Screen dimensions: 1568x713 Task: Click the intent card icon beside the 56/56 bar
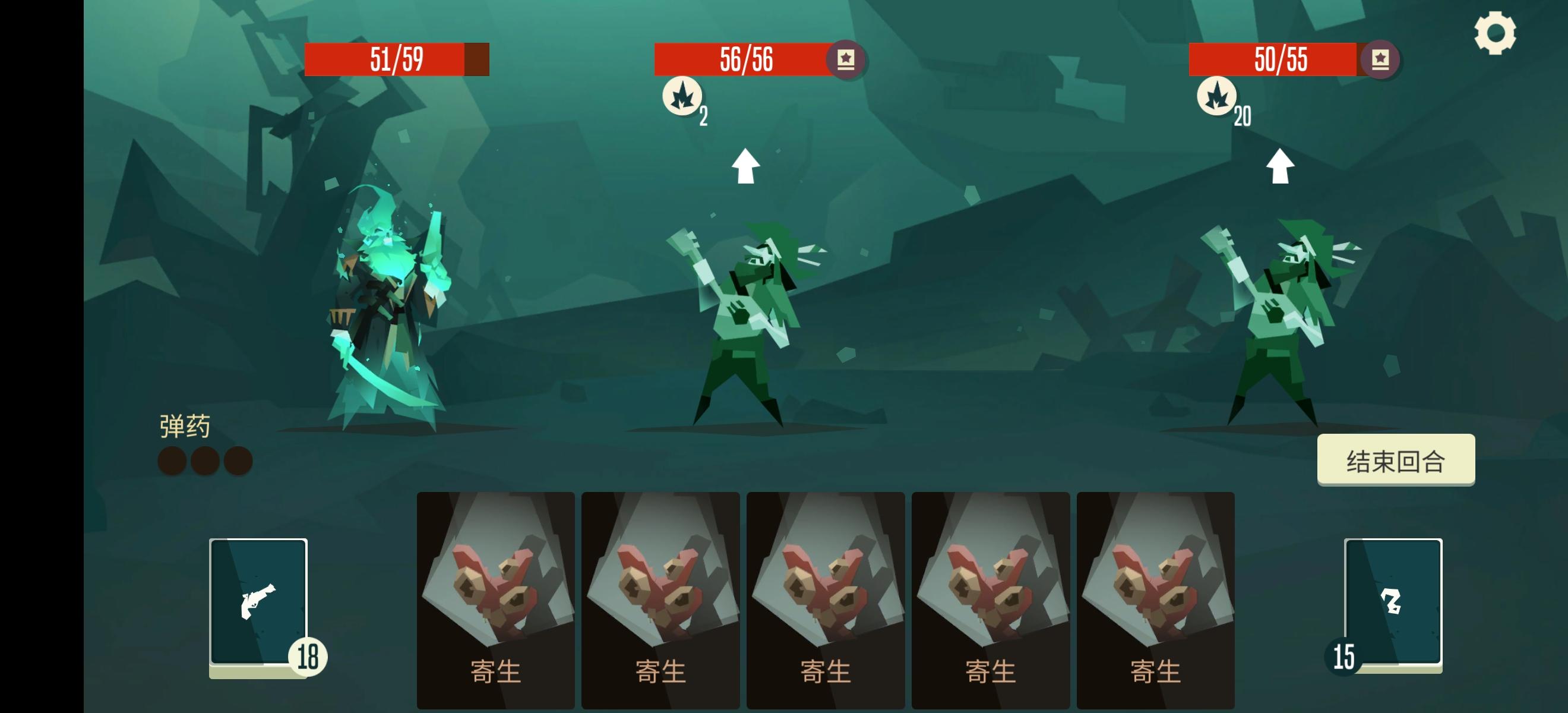[848, 60]
